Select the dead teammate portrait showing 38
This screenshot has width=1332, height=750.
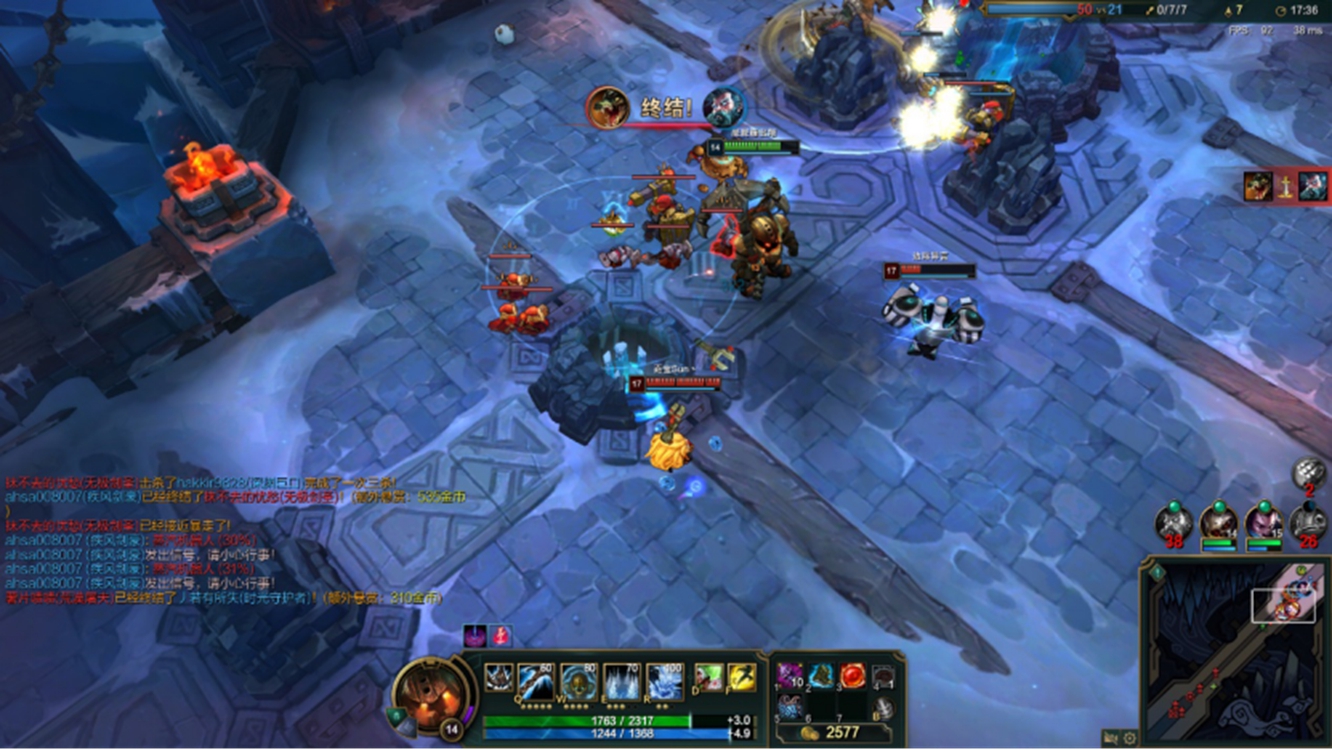pos(1174,522)
